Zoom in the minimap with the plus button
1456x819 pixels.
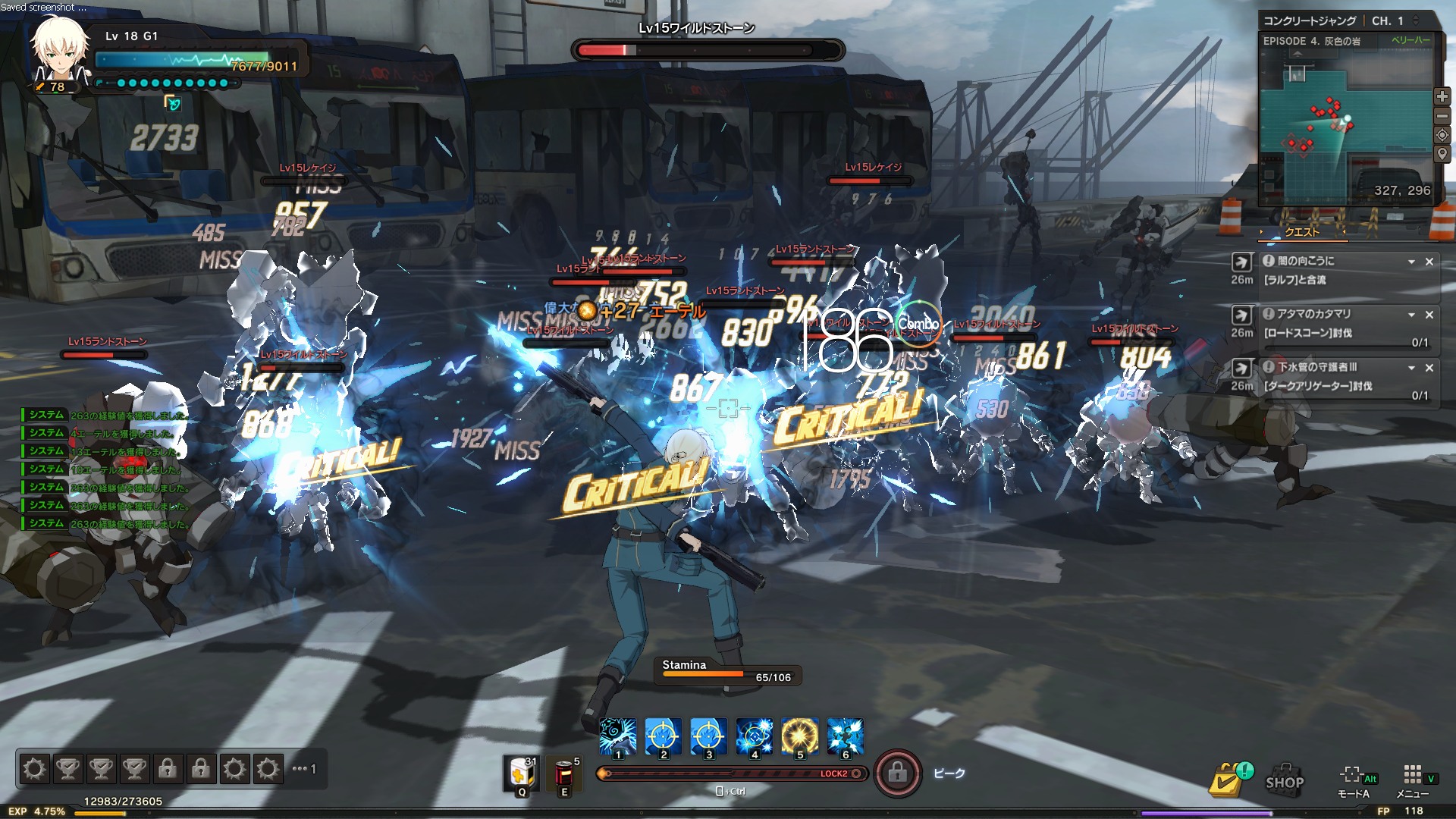point(1442,97)
